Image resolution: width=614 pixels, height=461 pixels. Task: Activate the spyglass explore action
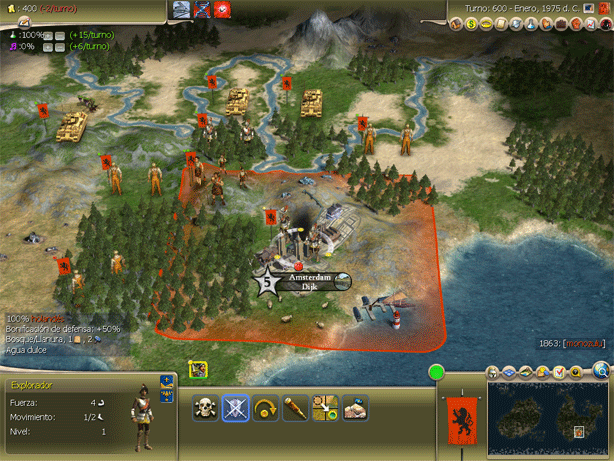(x=296, y=408)
